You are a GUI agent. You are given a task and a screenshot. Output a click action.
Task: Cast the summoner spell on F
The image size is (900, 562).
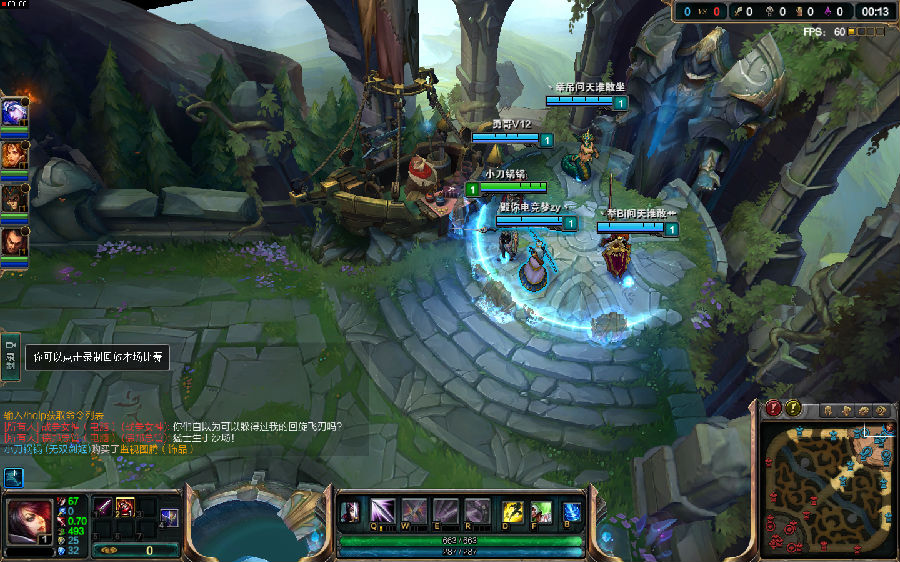pyautogui.click(x=541, y=512)
